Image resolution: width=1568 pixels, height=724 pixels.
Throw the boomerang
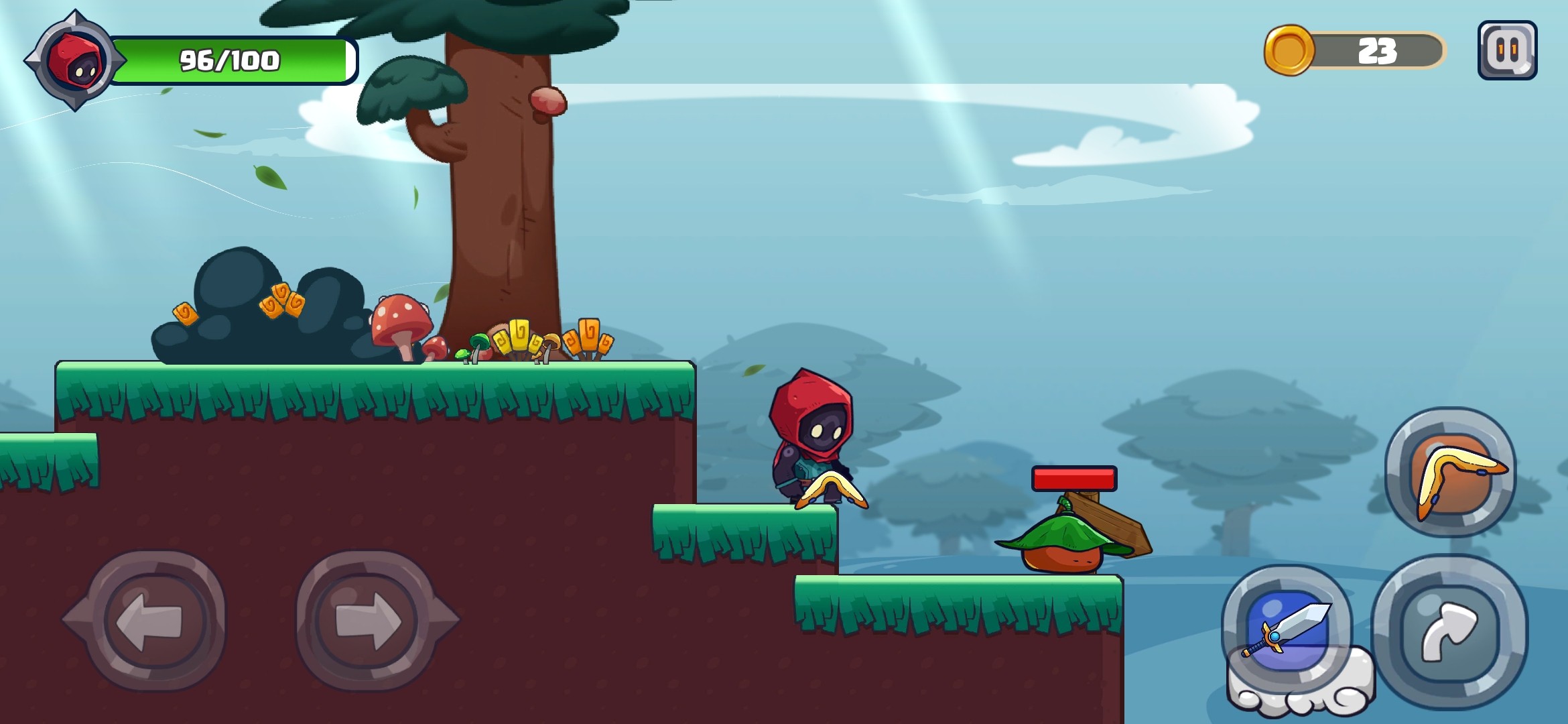click(x=1451, y=473)
